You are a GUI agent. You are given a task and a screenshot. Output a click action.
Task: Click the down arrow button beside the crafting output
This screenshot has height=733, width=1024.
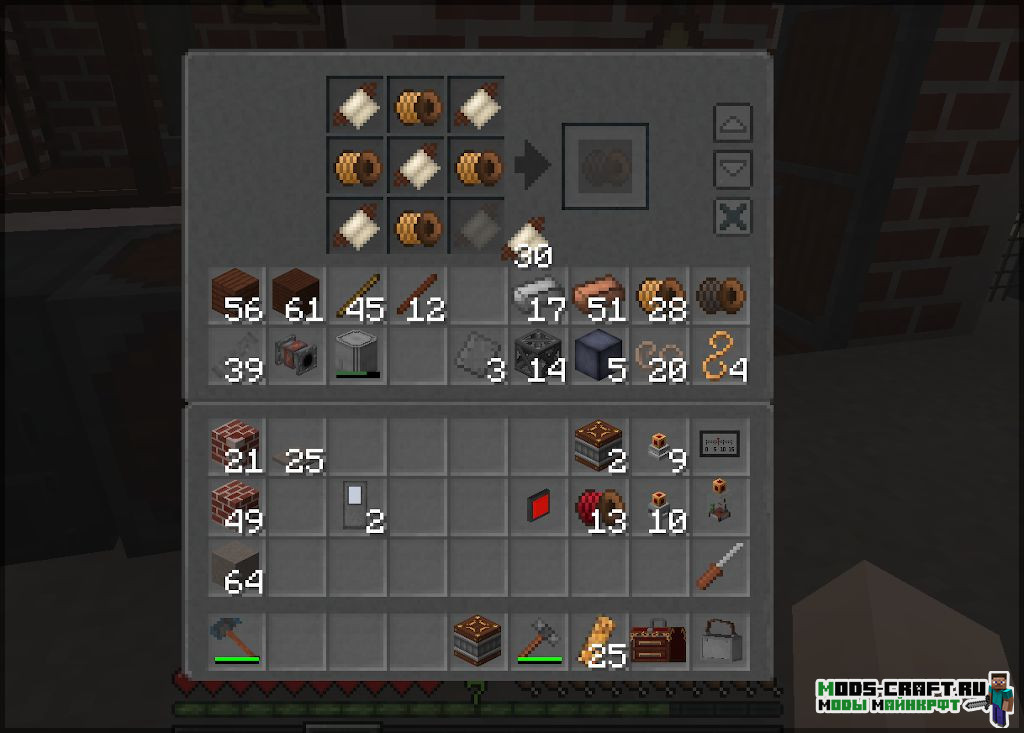pyautogui.click(x=732, y=170)
